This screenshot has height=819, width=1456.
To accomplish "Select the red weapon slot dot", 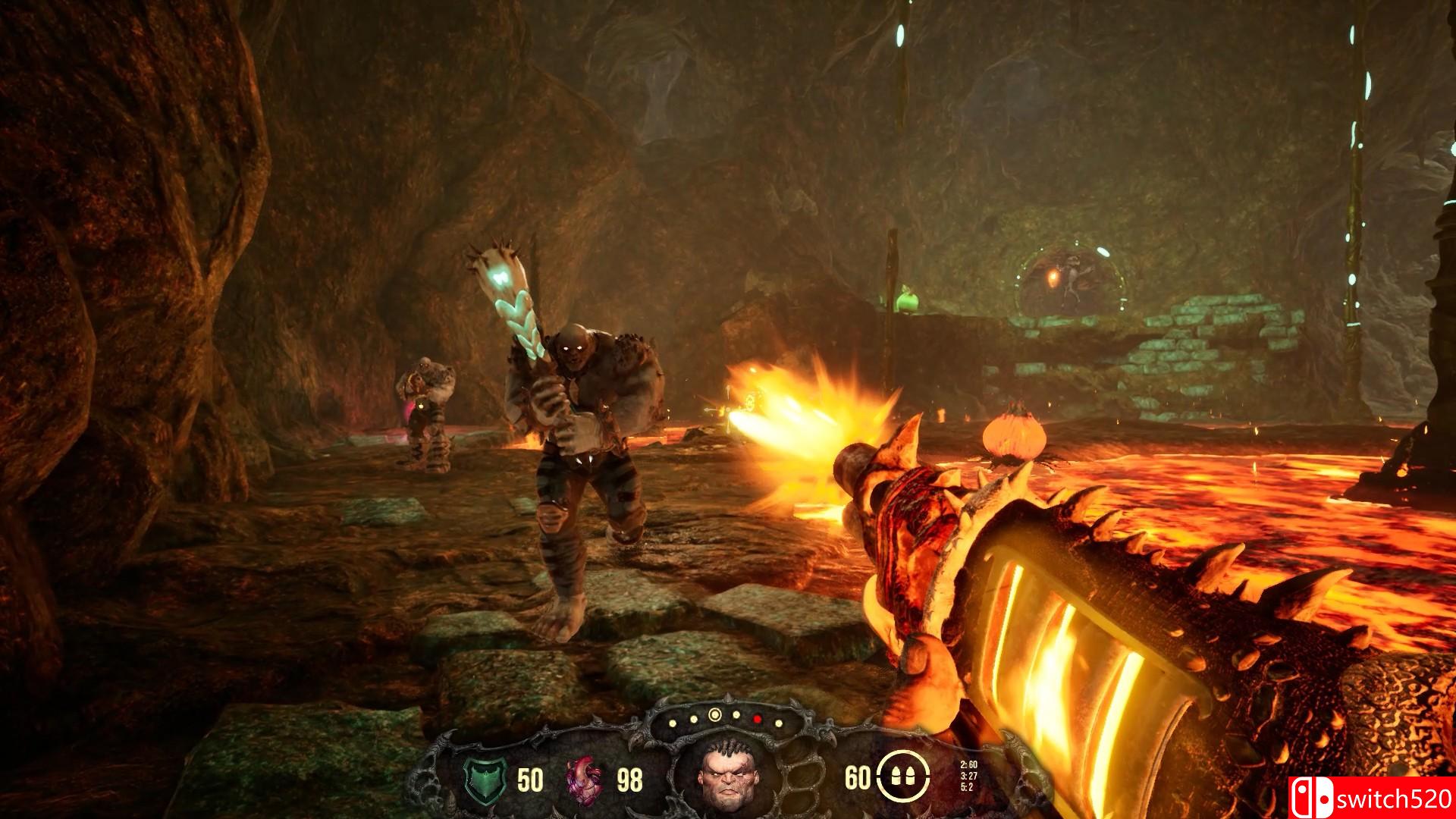I will tap(757, 717).
